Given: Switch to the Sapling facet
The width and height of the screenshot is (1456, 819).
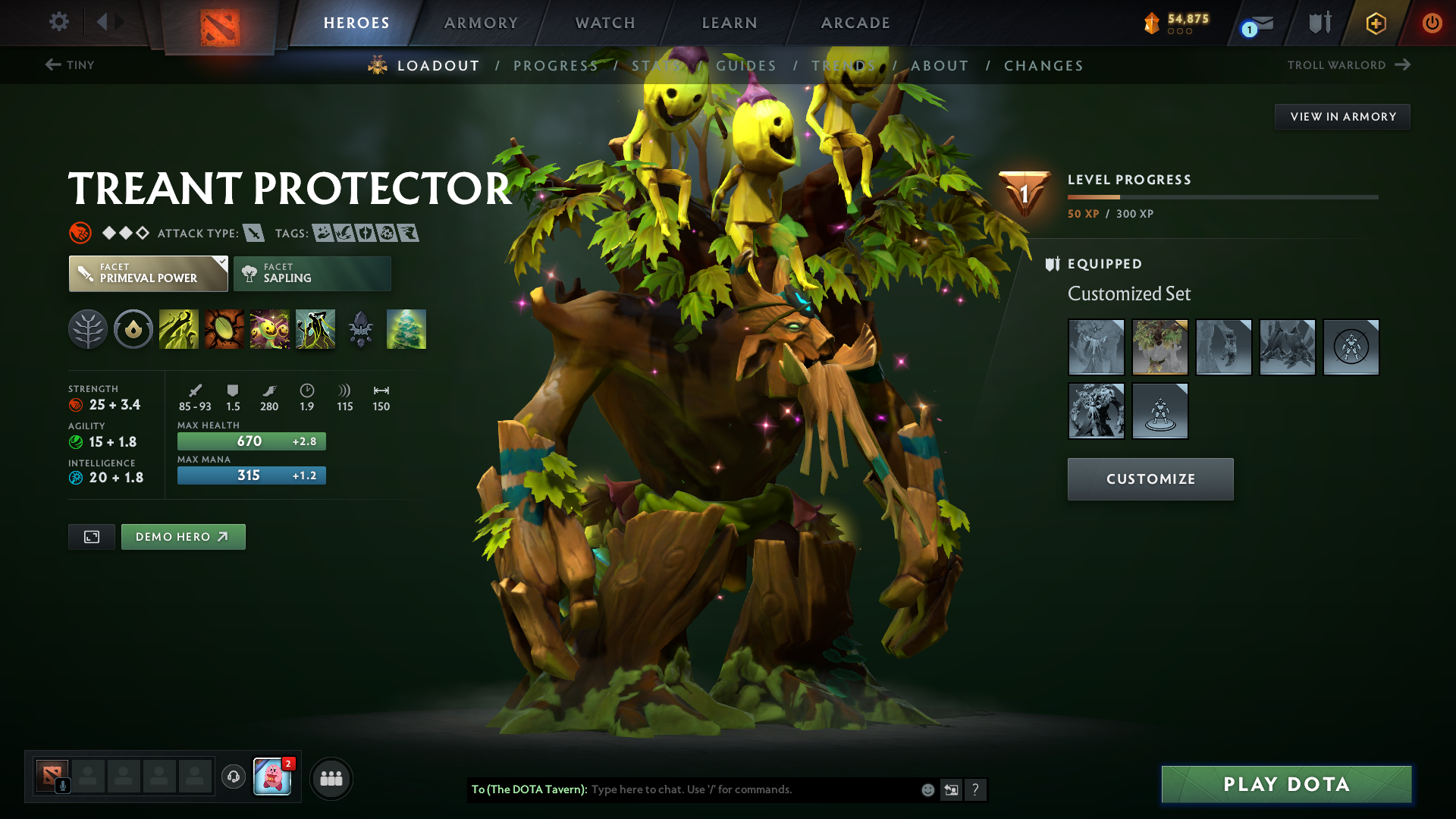Looking at the screenshot, I should pos(312,273).
